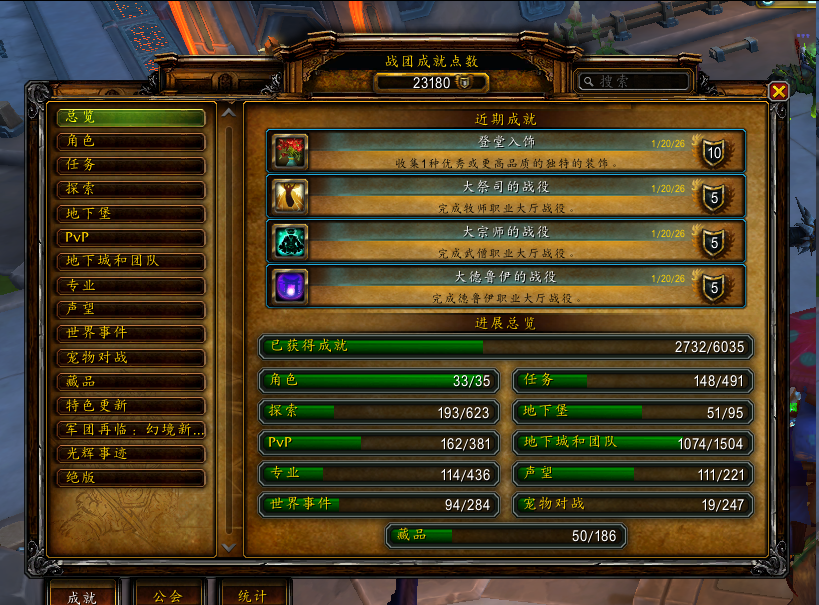Open the 登堂入饰 recent achievement
This screenshot has height=605, width=819.
point(505,151)
